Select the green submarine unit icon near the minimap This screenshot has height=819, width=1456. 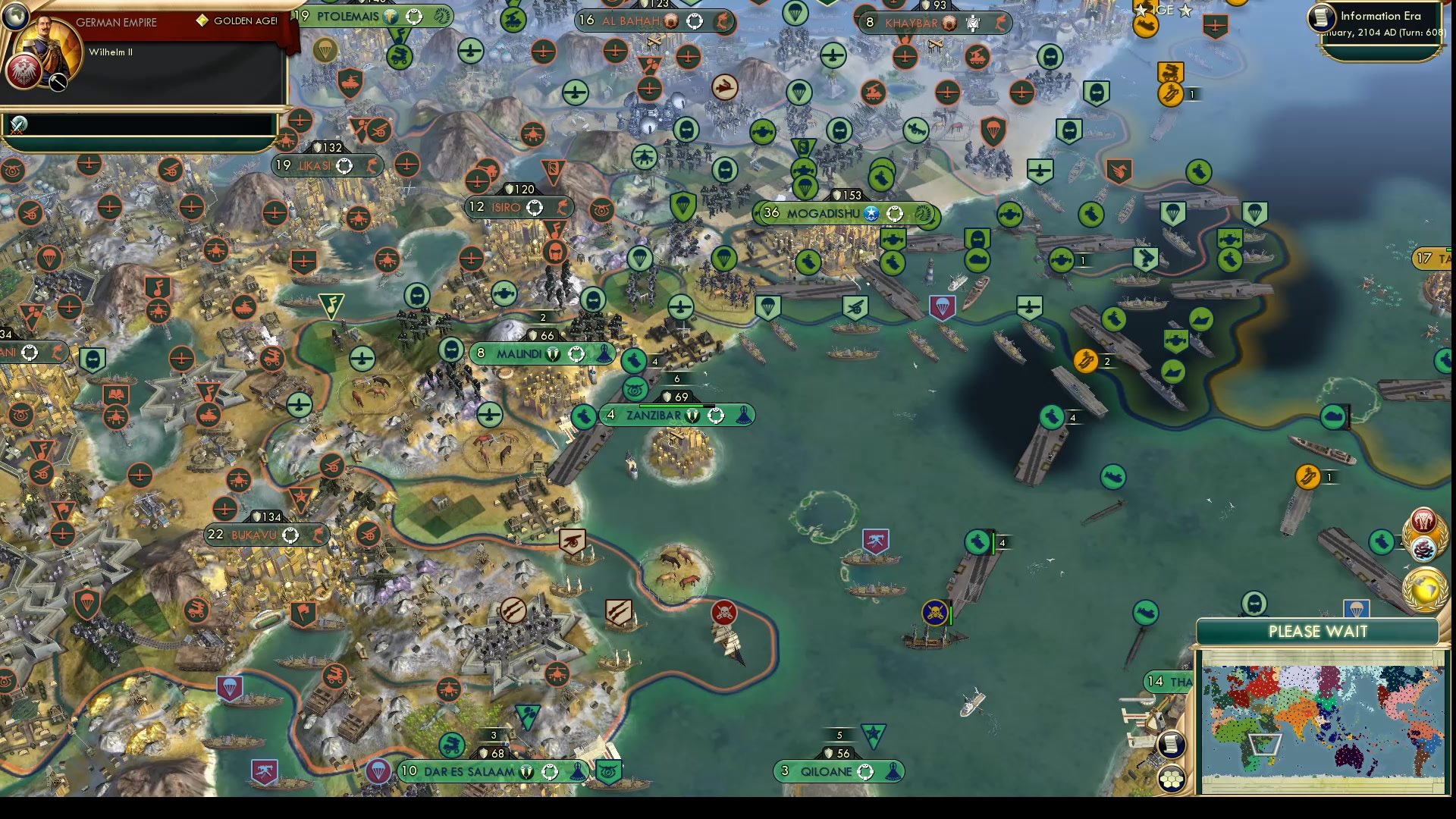pyautogui.click(x=1145, y=612)
